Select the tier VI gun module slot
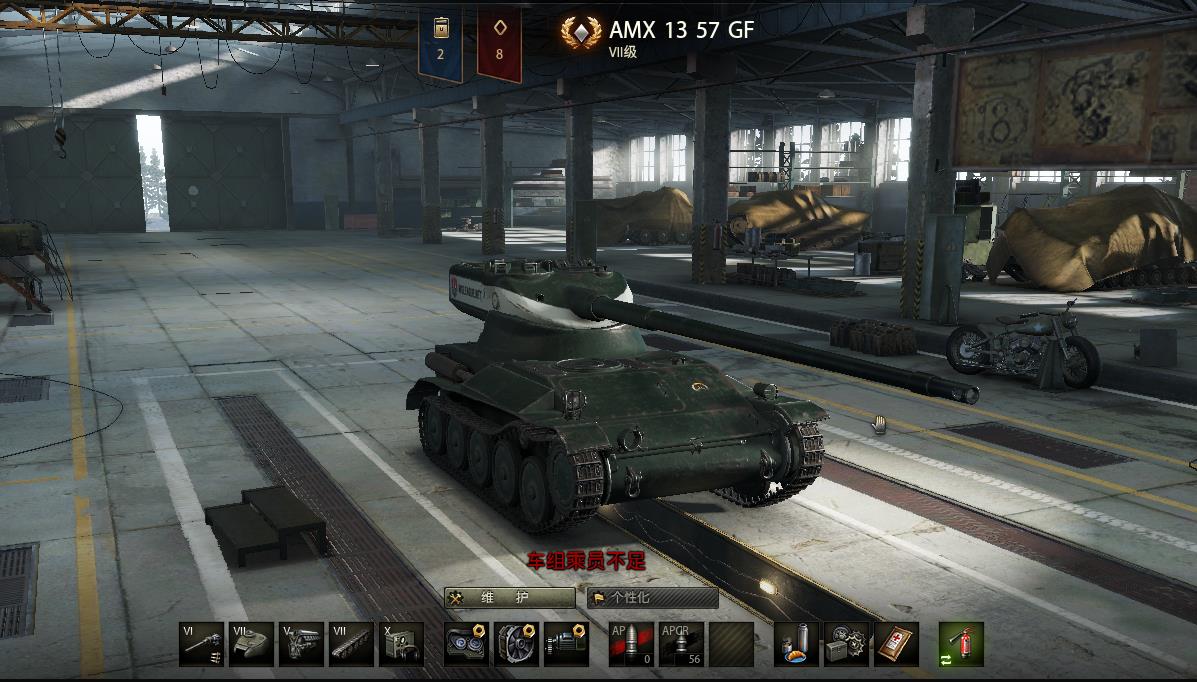1197x682 pixels. pos(201,644)
